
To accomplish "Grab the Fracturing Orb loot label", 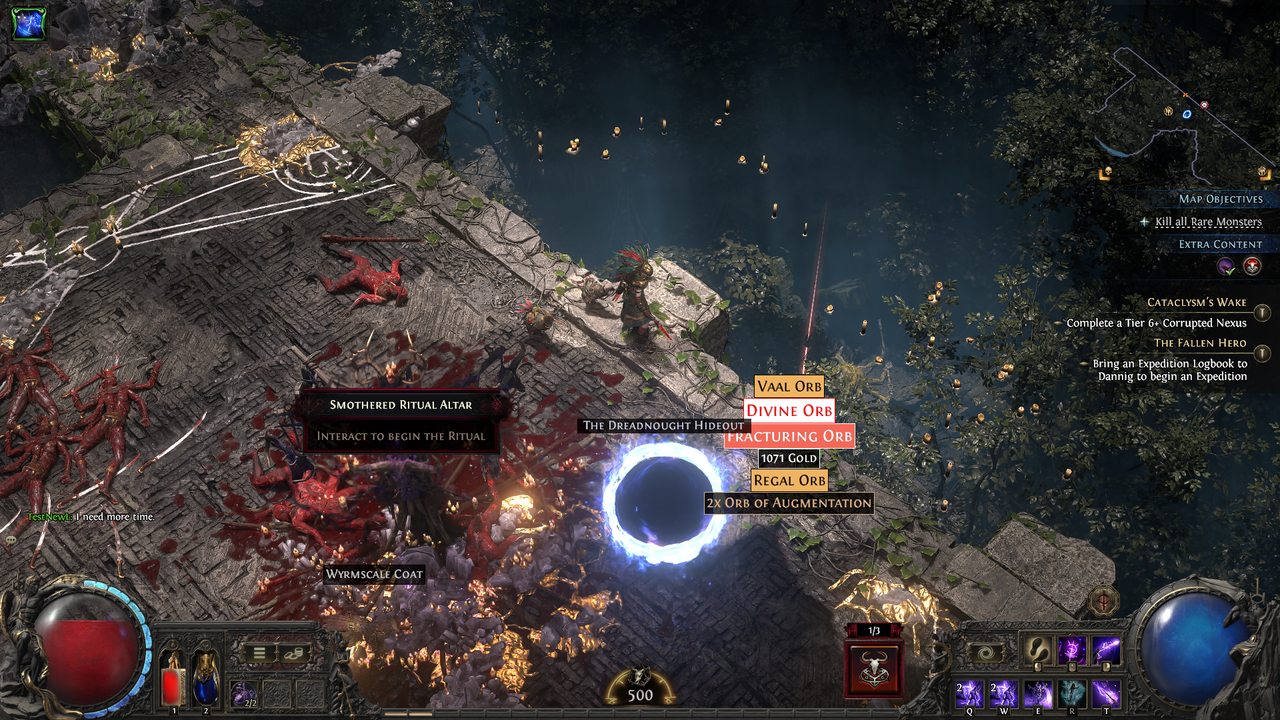I will pos(789,436).
